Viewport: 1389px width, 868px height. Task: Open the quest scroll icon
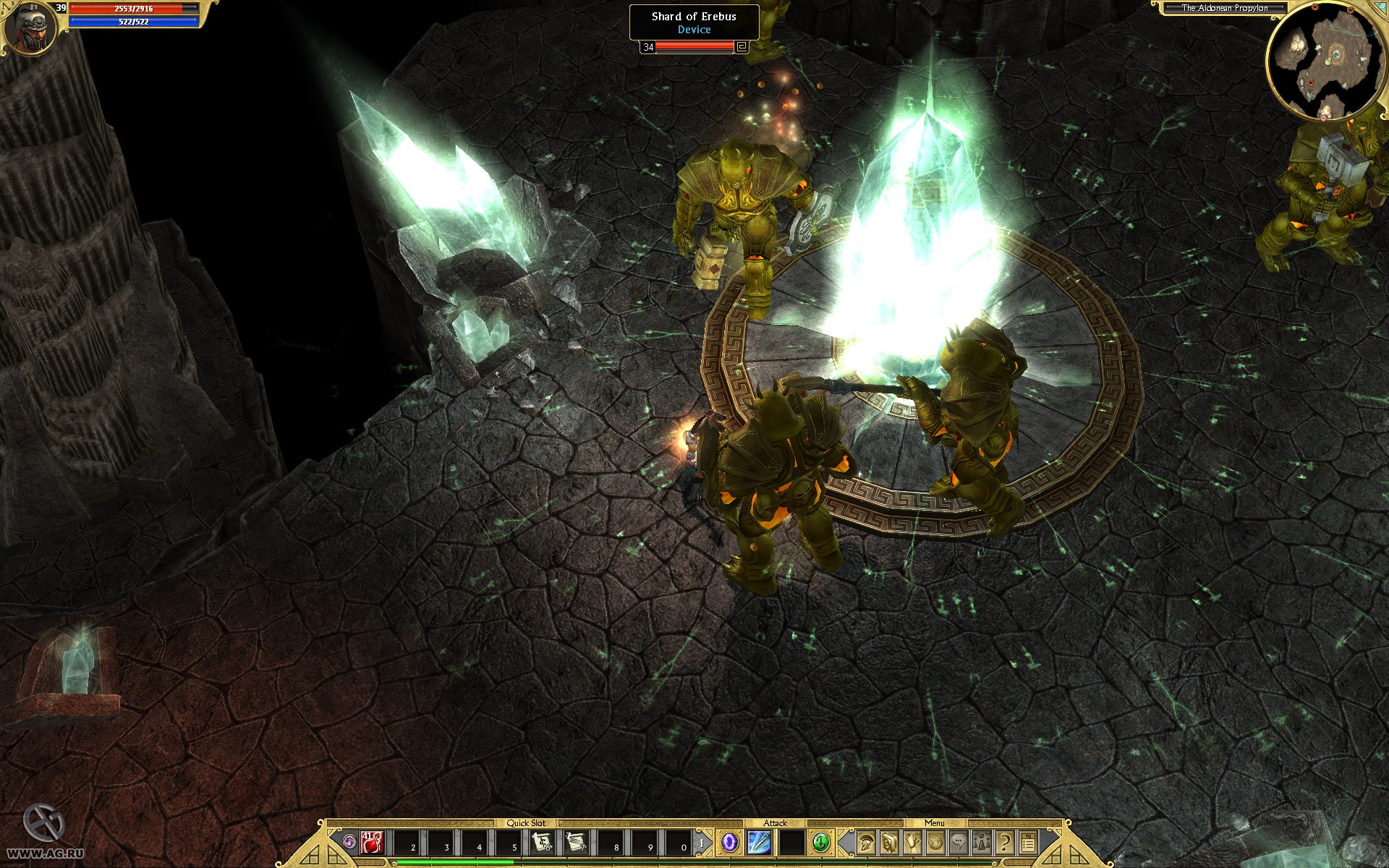[912, 843]
